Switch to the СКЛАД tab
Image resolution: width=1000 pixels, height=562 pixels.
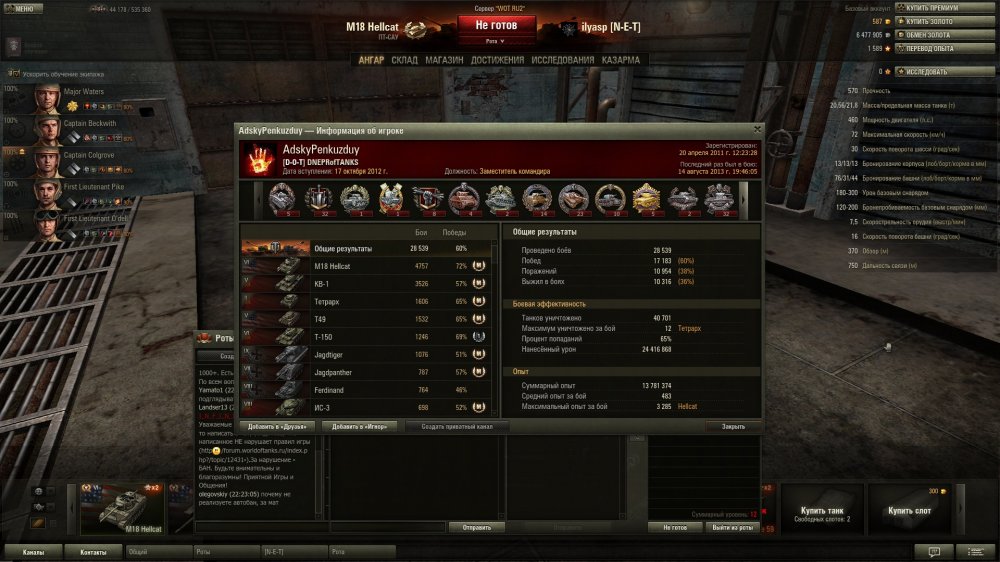pyautogui.click(x=405, y=60)
